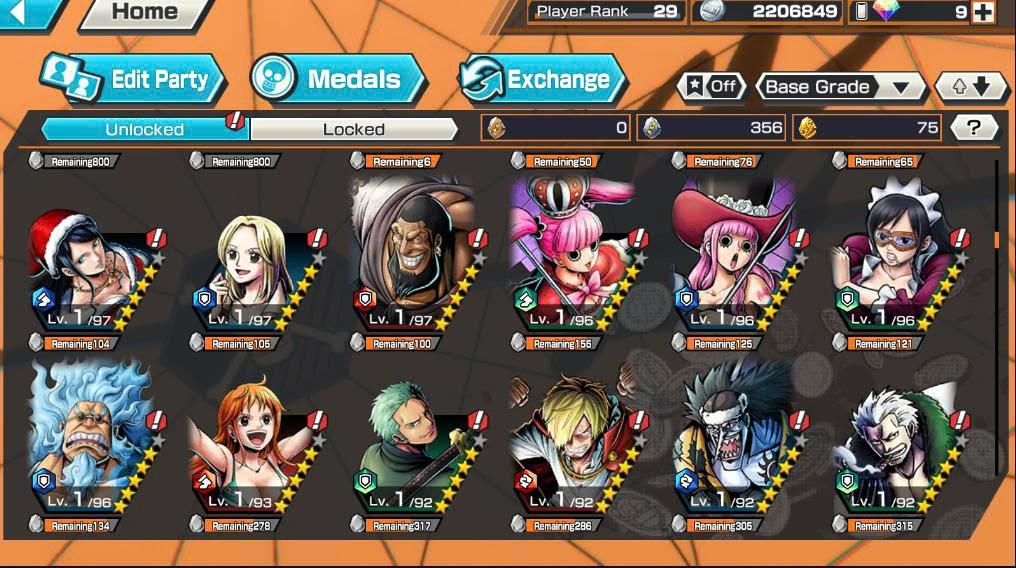Toggle the favorites star filter Off

click(x=711, y=87)
